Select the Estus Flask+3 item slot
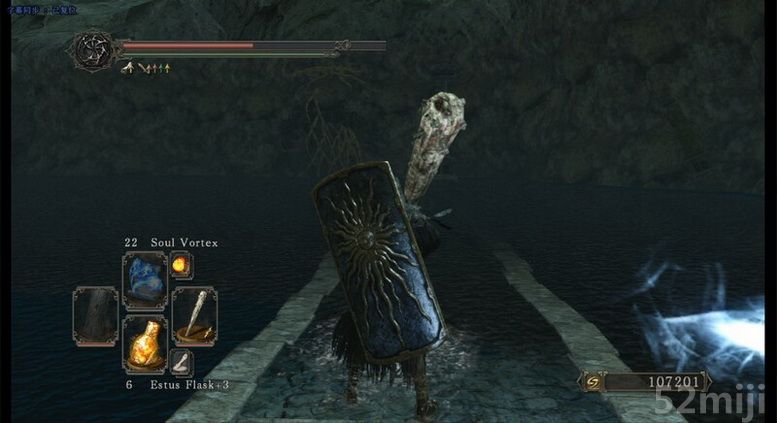777x423 pixels. pyautogui.click(x=144, y=344)
